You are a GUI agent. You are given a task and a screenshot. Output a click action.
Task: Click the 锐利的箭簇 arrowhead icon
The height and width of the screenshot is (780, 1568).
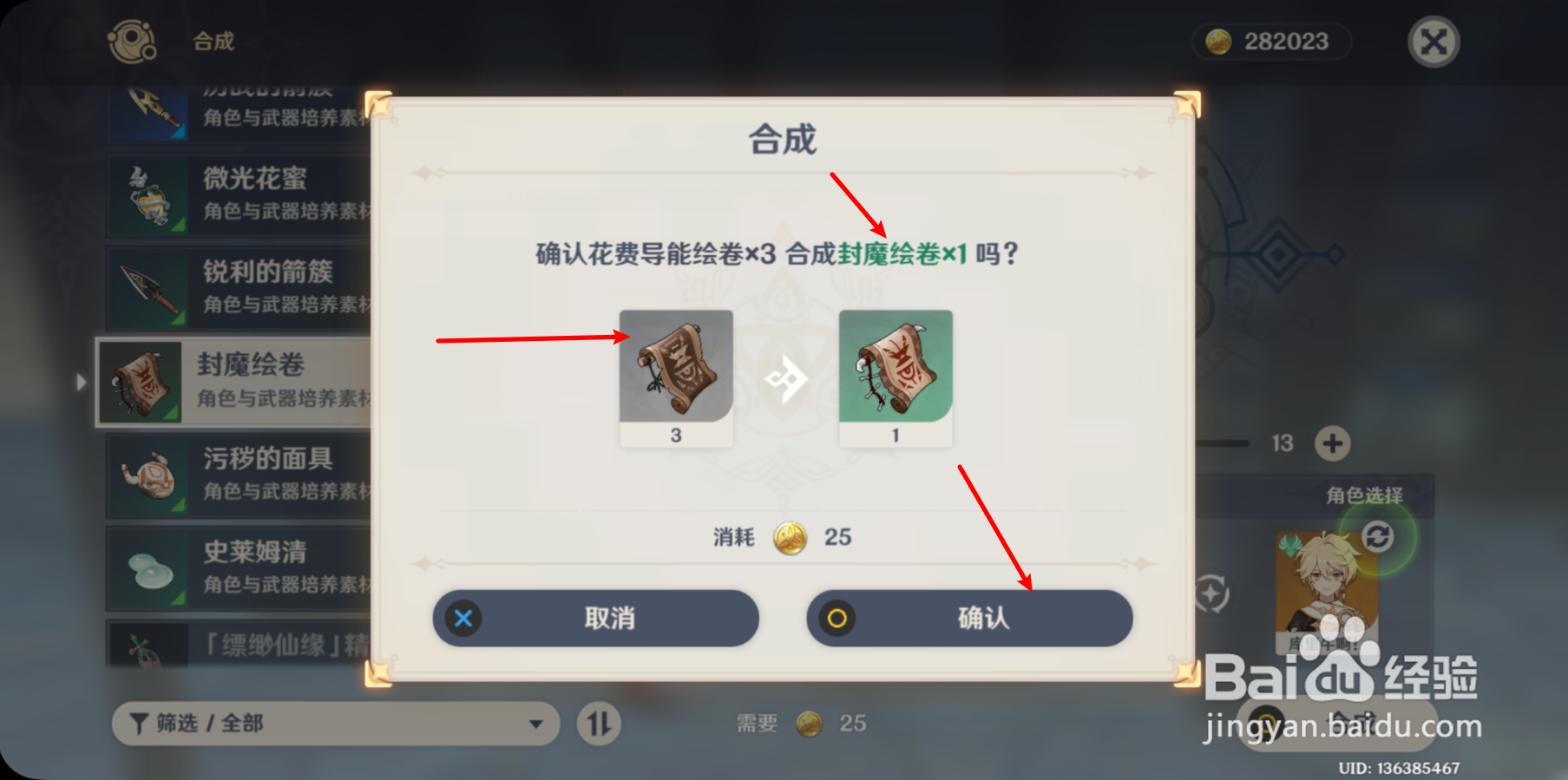[x=148, y=287]
